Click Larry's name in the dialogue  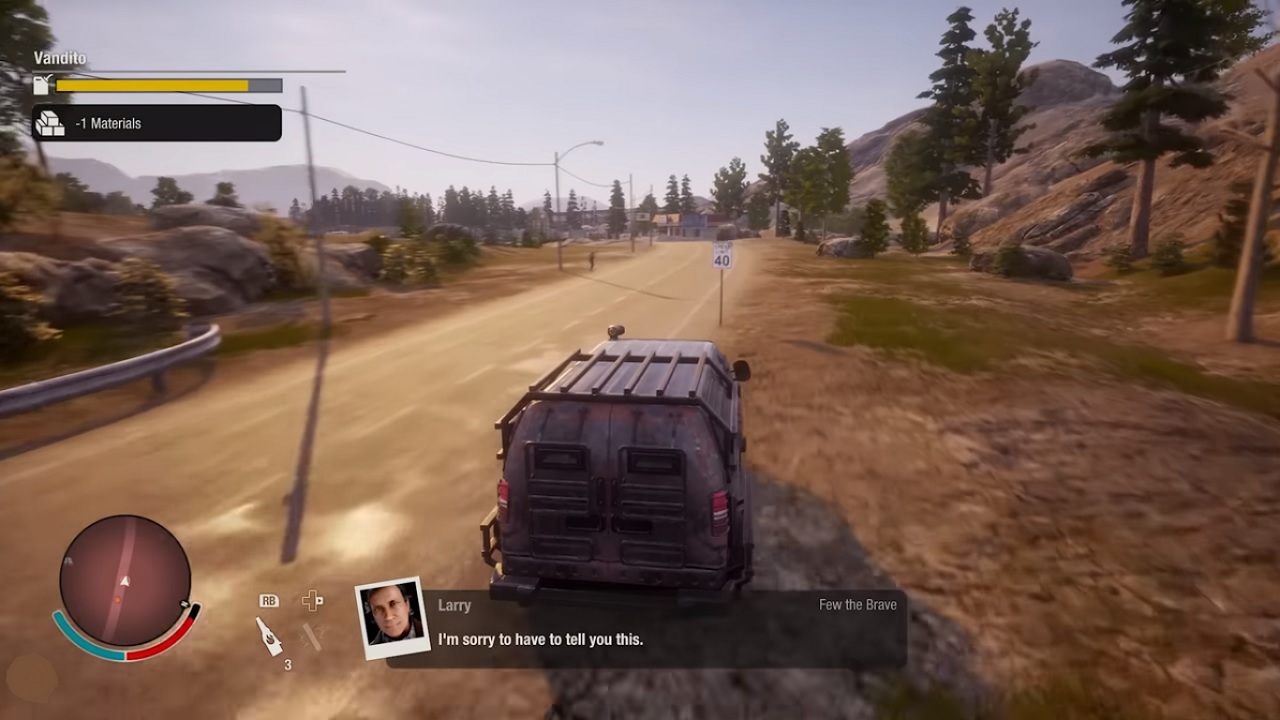455,605
